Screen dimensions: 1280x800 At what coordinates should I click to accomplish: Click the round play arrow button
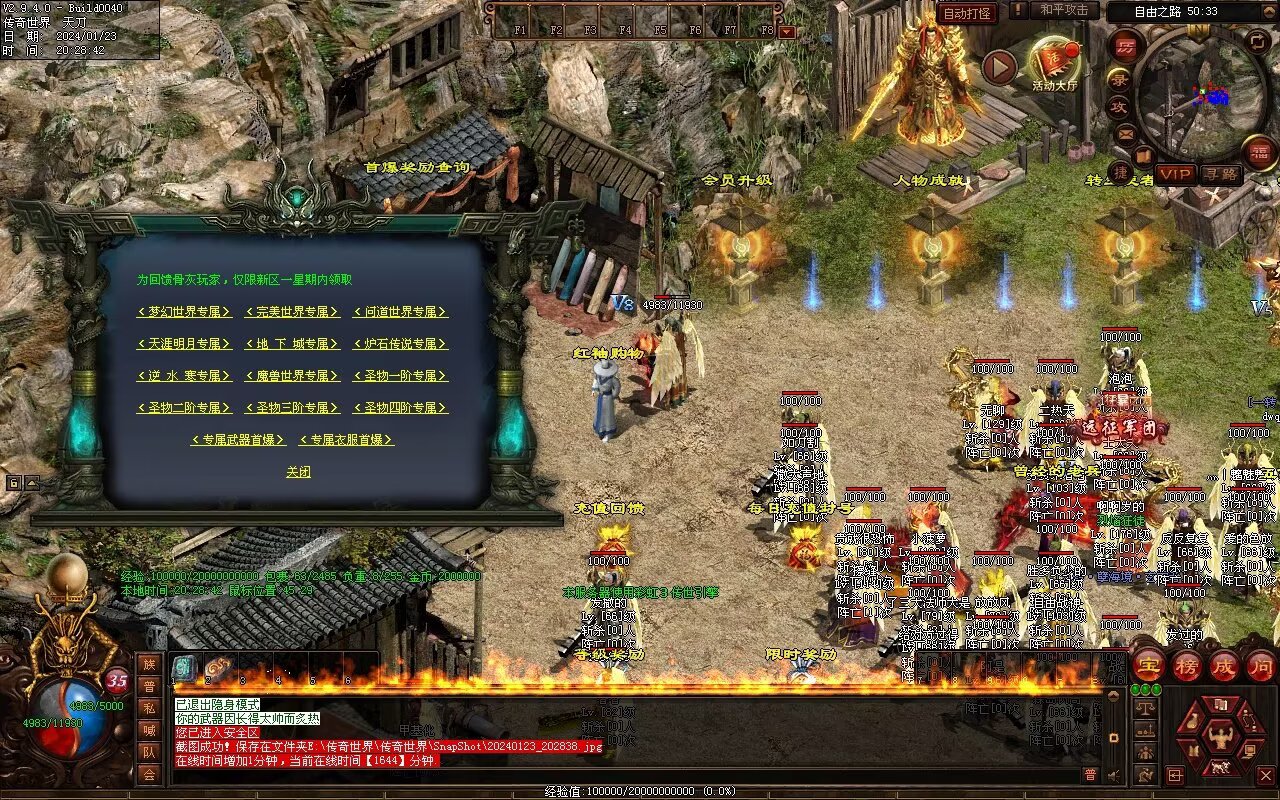pos(998,67)
